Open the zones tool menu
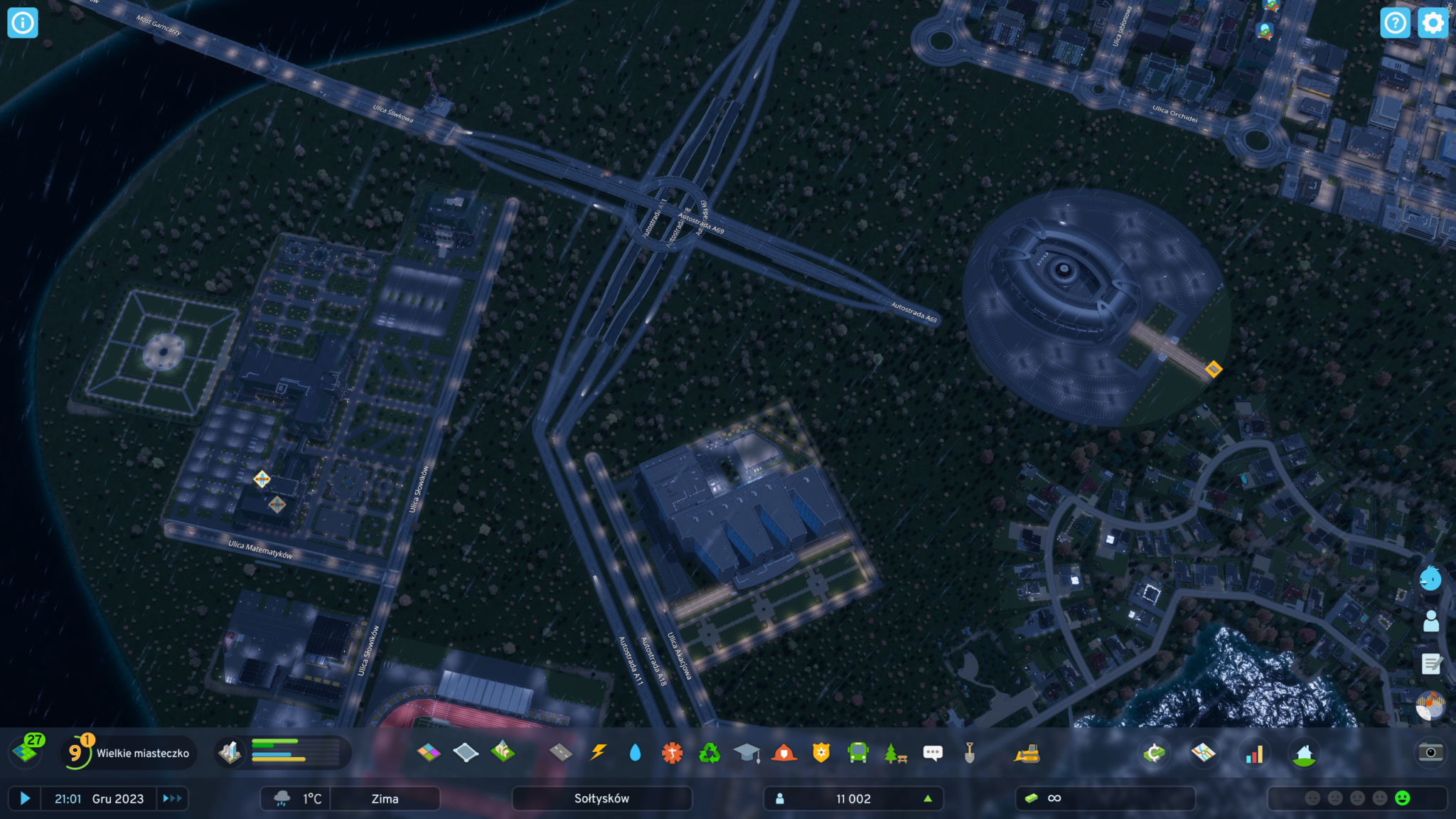Image resolution: width=1456 pixels, height=819 pixels. pyautogui.click(x=429, y=752)
